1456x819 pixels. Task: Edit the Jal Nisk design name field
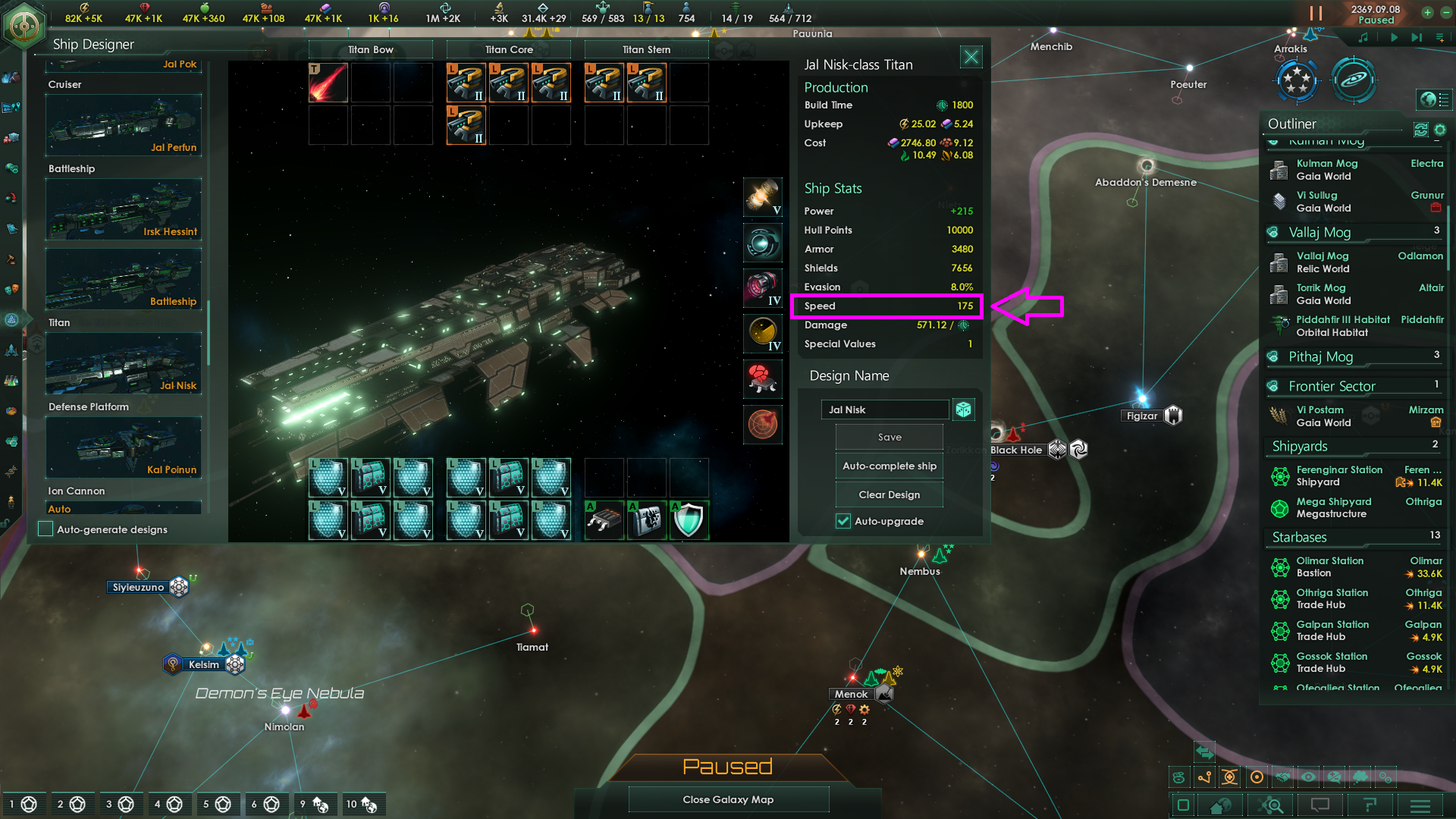click(884, 410)
